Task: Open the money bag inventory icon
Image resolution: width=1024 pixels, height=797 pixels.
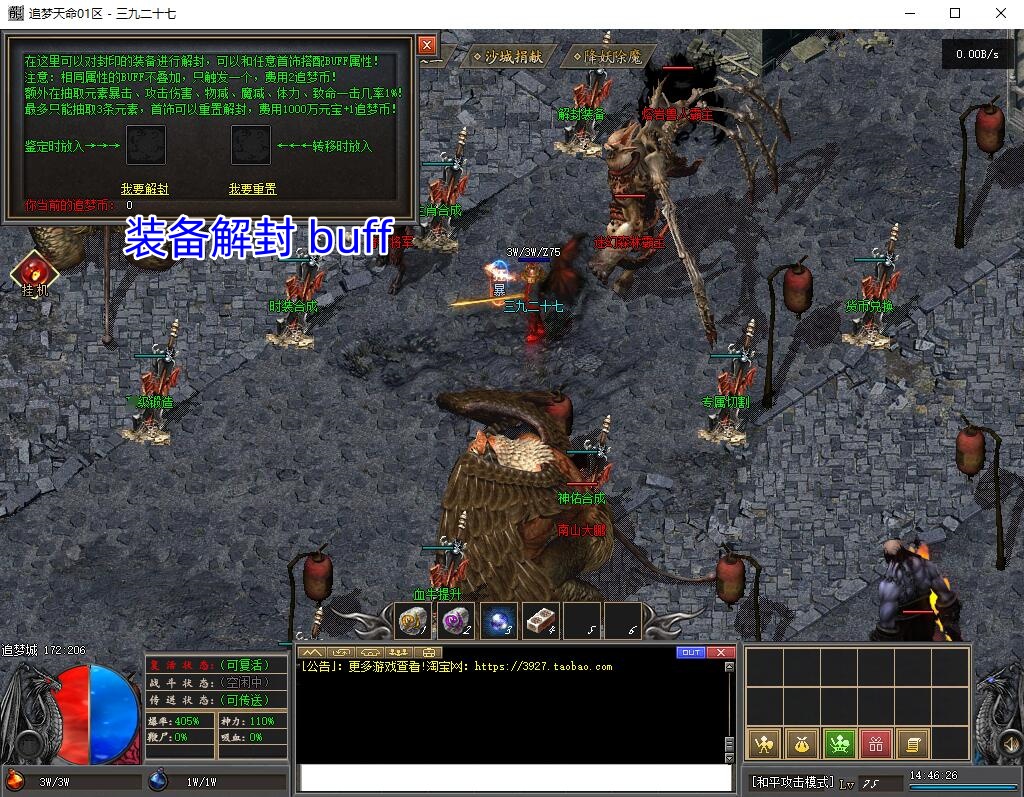Action: point(801,743)
